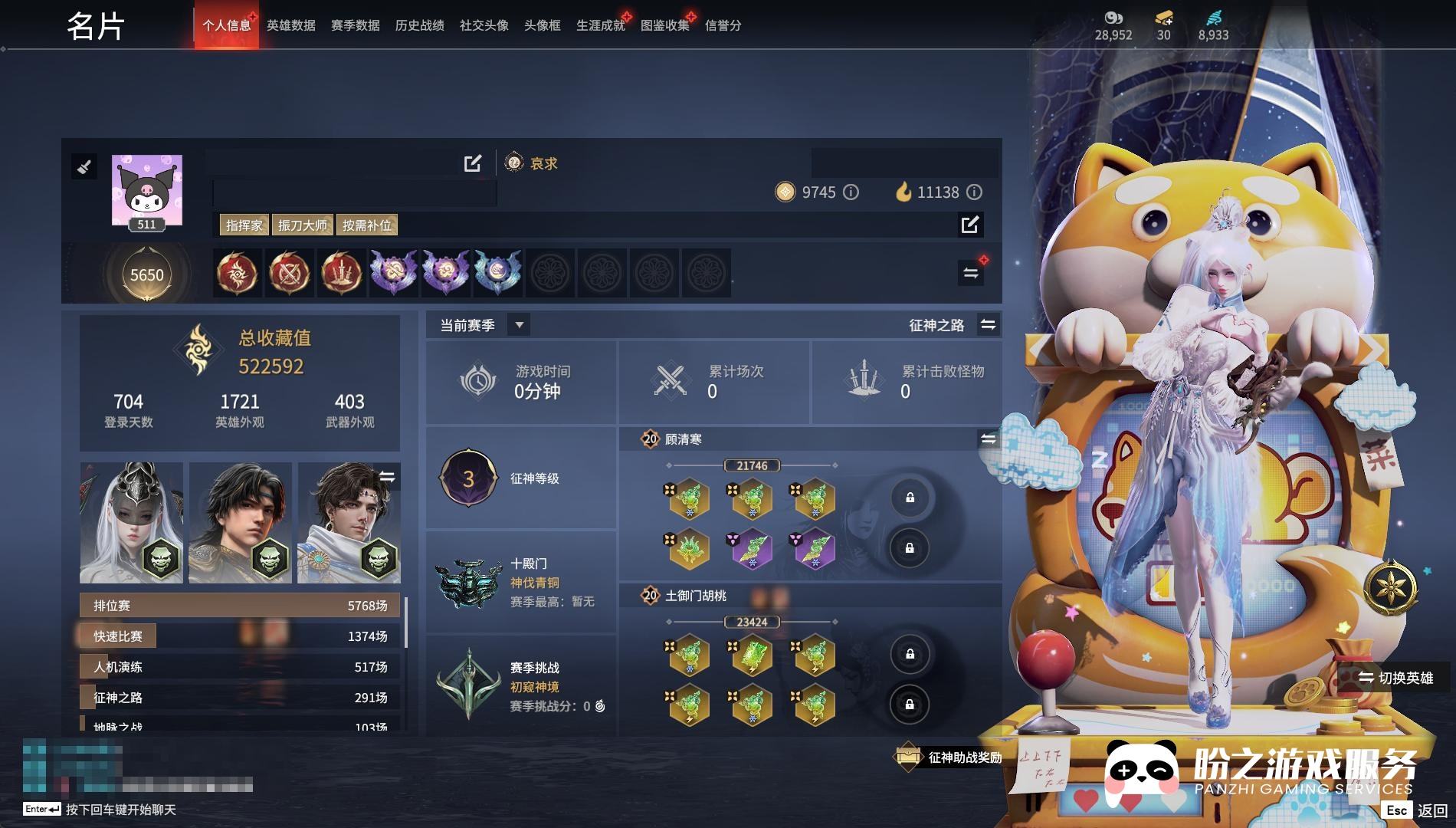Image resolution: width=1456 pixels, height=828 pixels.
Task: Toggle the 征神之路 mode switch button
Action: pyautogui.click(x=989, y=325)
